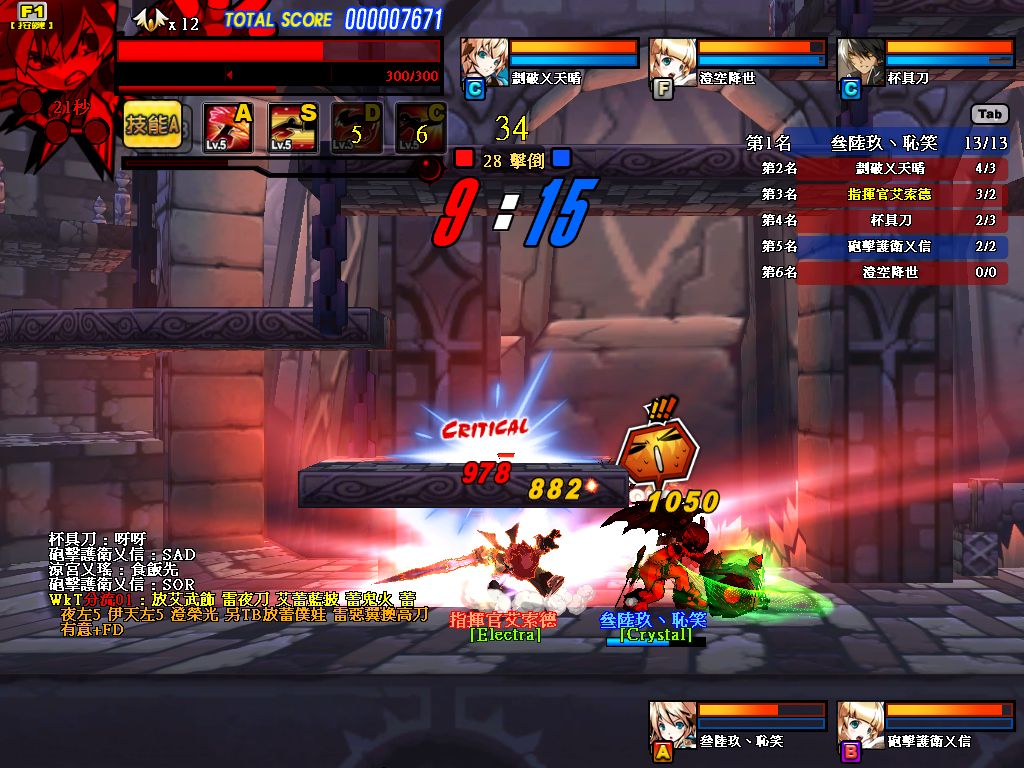The width and height of the screenshot is (1024, 768).
Task: Select the slot D skill on cooldown
Action: (356, 127)
